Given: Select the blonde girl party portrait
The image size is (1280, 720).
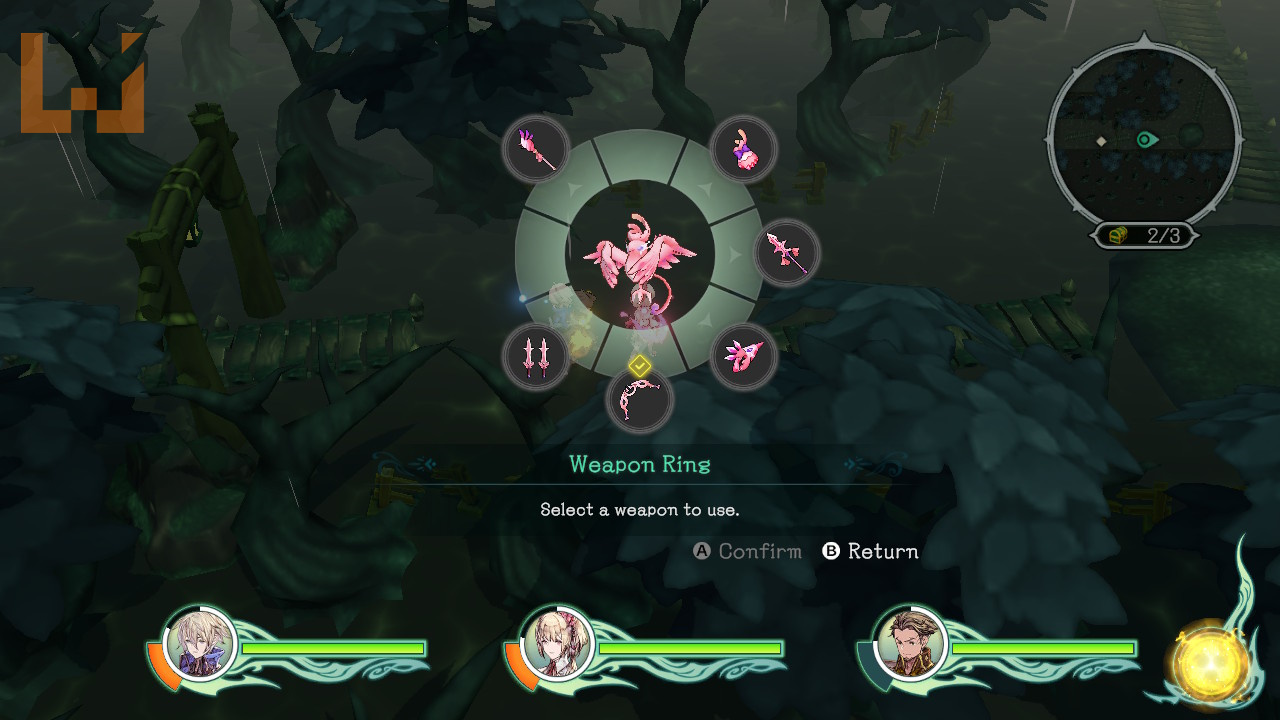Looking at the screenshot, I should (558, 643).
